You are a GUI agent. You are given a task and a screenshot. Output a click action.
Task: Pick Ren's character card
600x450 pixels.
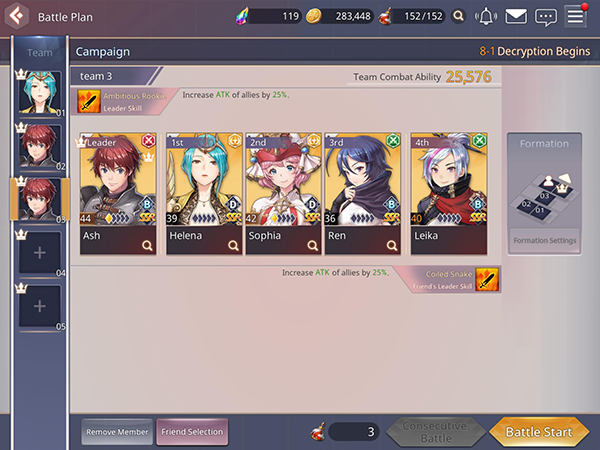tap(363, 193)
